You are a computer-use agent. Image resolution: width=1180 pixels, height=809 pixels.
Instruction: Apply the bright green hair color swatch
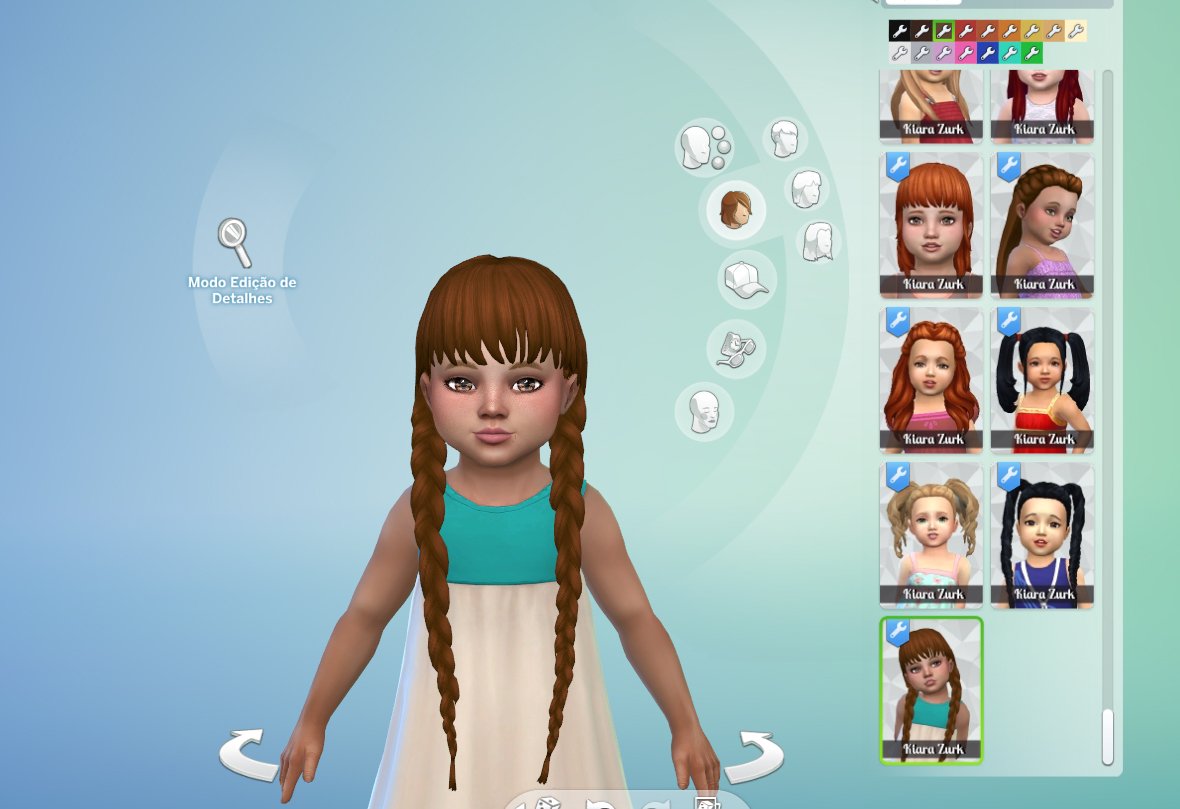coord(1032,53)
